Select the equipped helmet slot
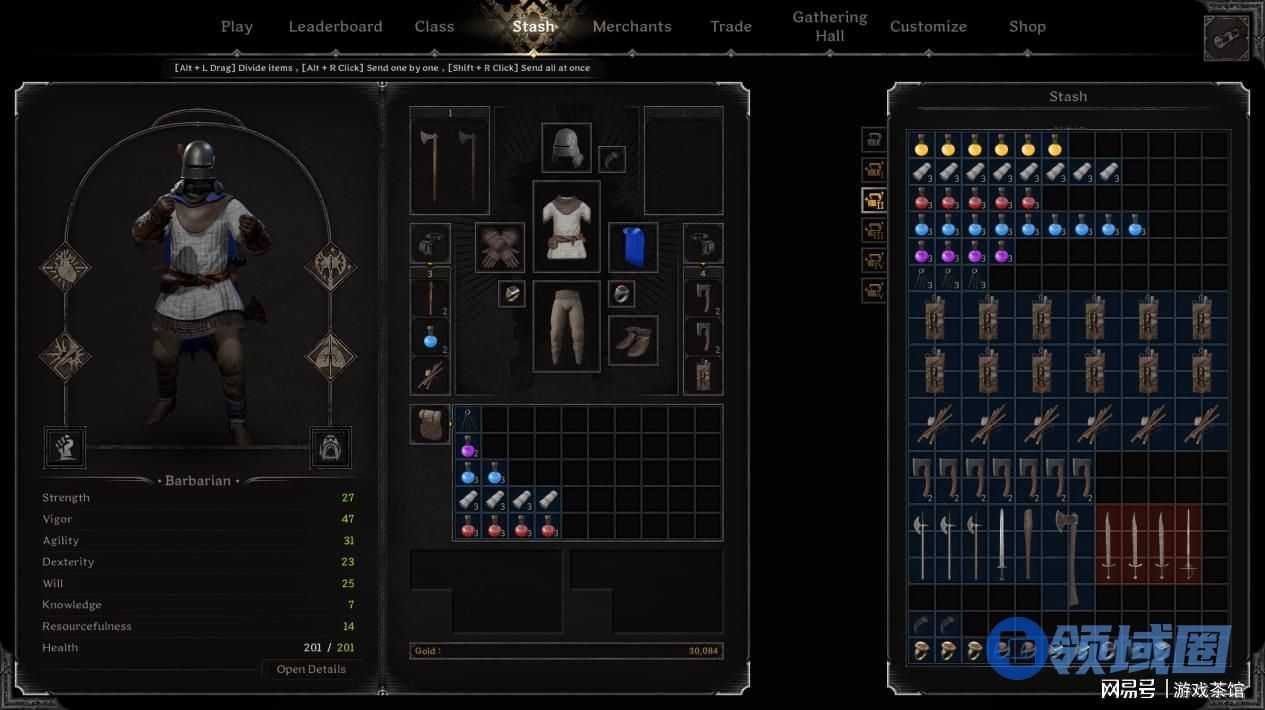 click(x=566, y=147)
